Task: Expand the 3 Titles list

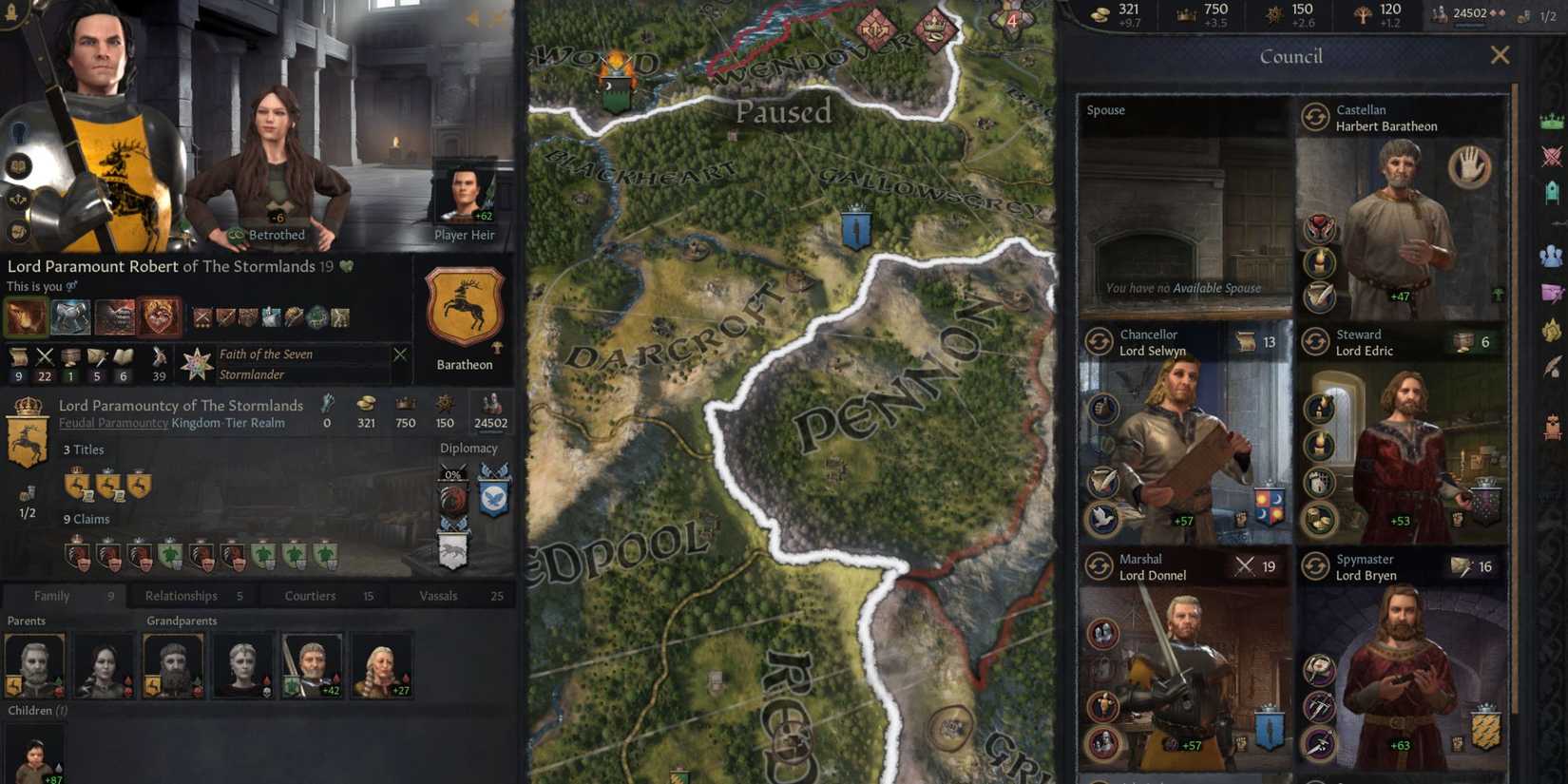Action: pyautogui.click(x=85, y=449)
